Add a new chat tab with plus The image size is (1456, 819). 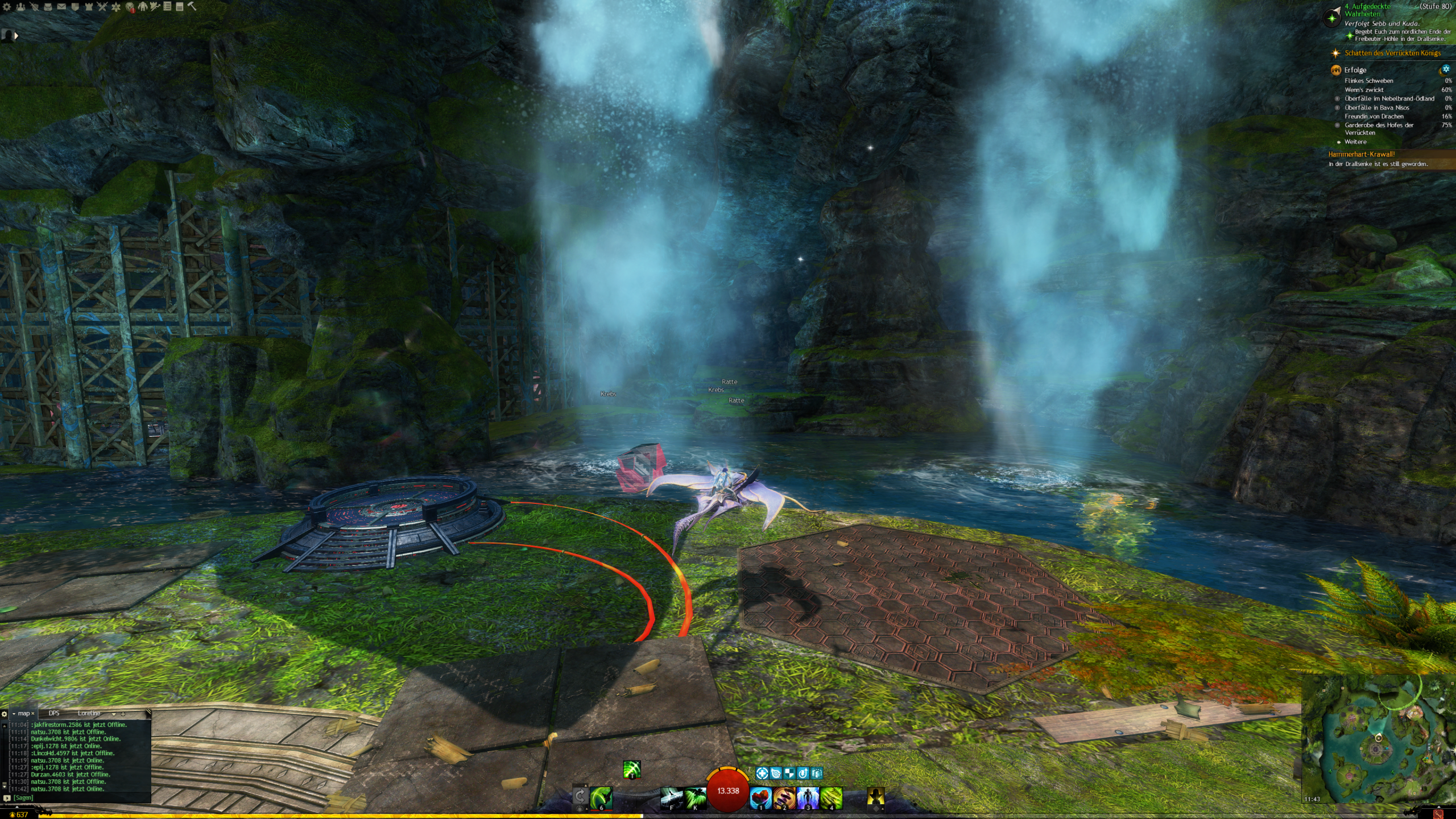(x=123, y=714)
